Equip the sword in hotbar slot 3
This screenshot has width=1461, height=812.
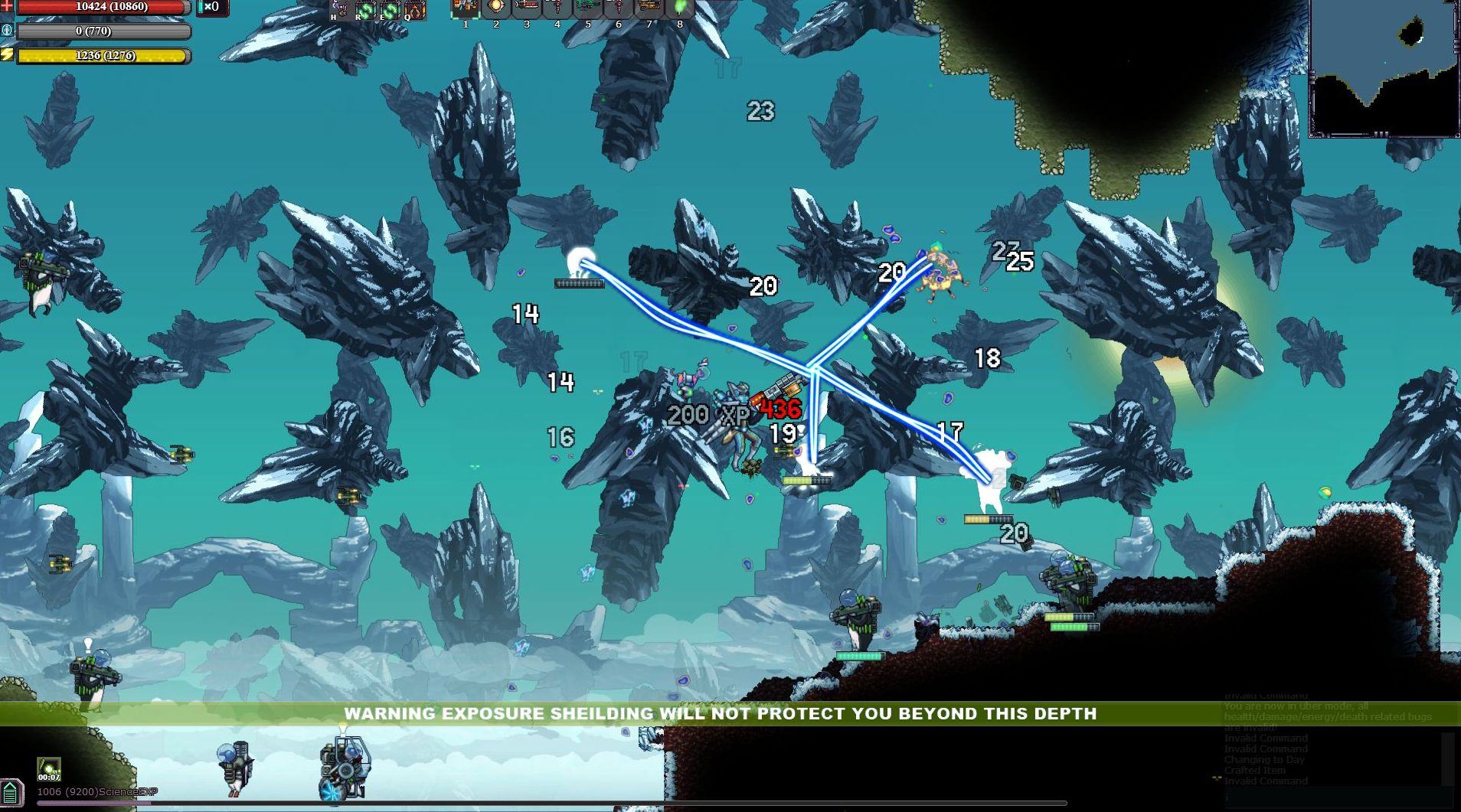point(527,11)
